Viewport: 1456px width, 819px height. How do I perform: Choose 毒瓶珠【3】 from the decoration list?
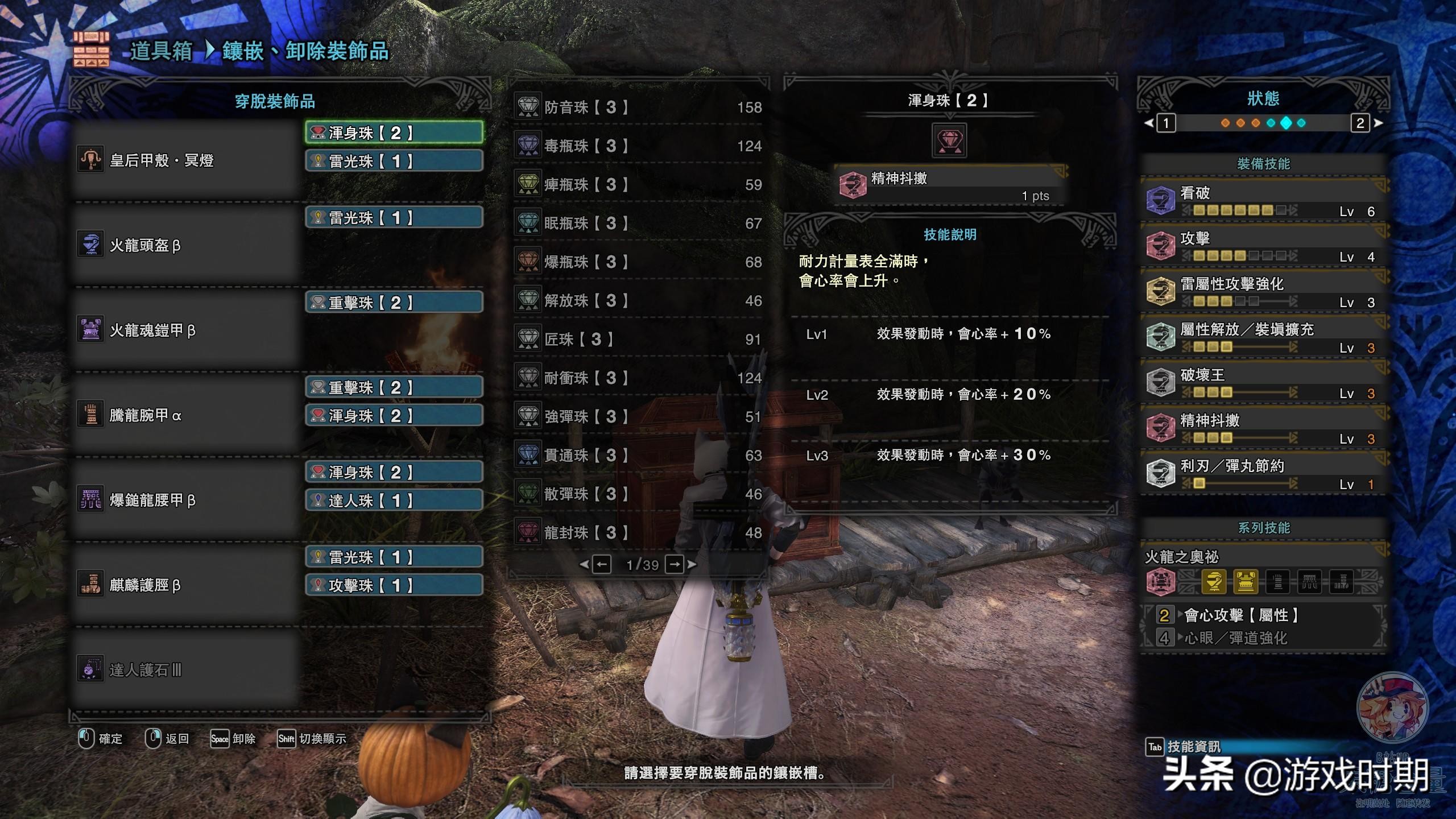tap(637, 146)
